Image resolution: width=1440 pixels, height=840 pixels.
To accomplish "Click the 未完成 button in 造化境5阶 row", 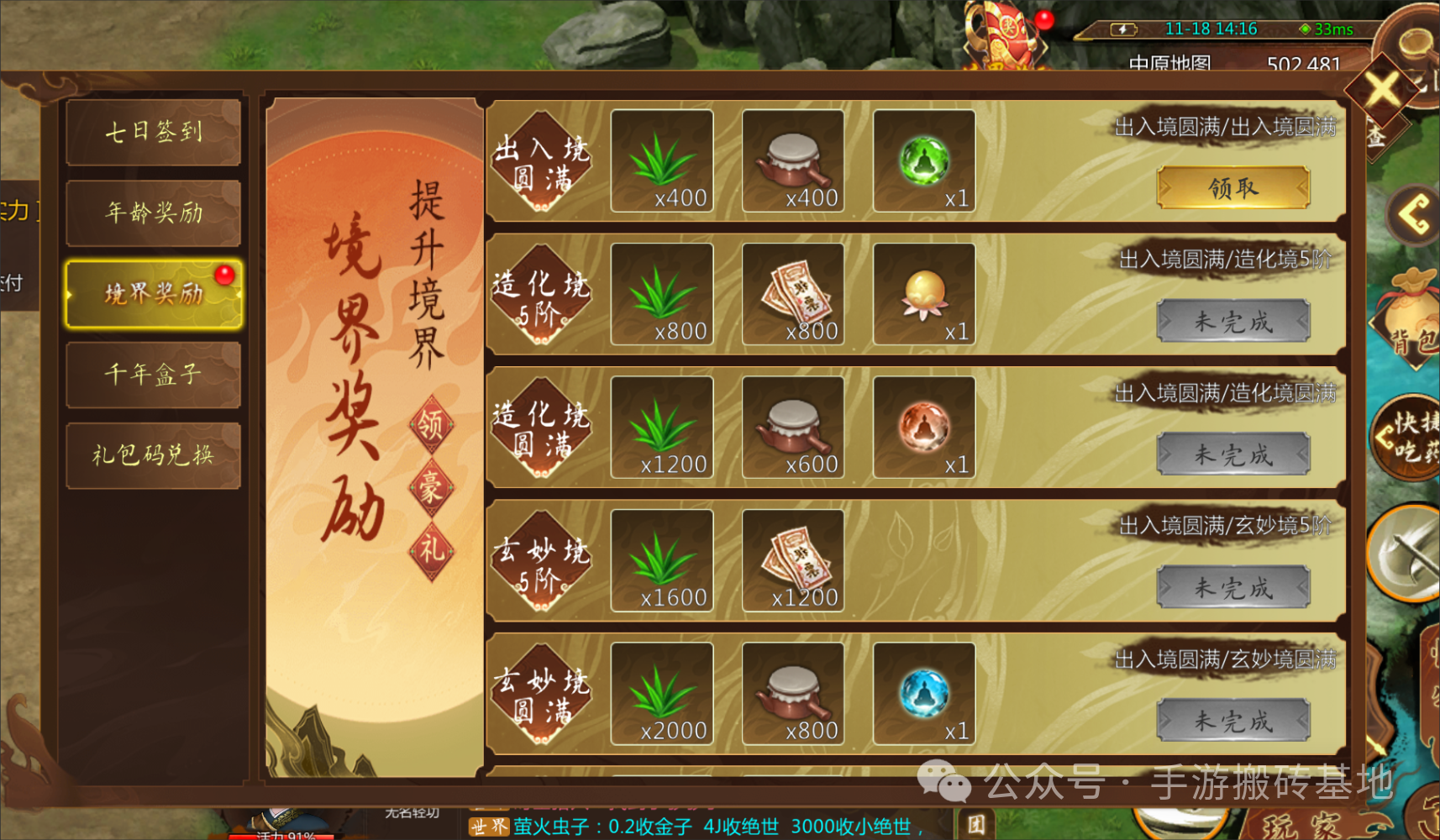I will (1233, 321).
